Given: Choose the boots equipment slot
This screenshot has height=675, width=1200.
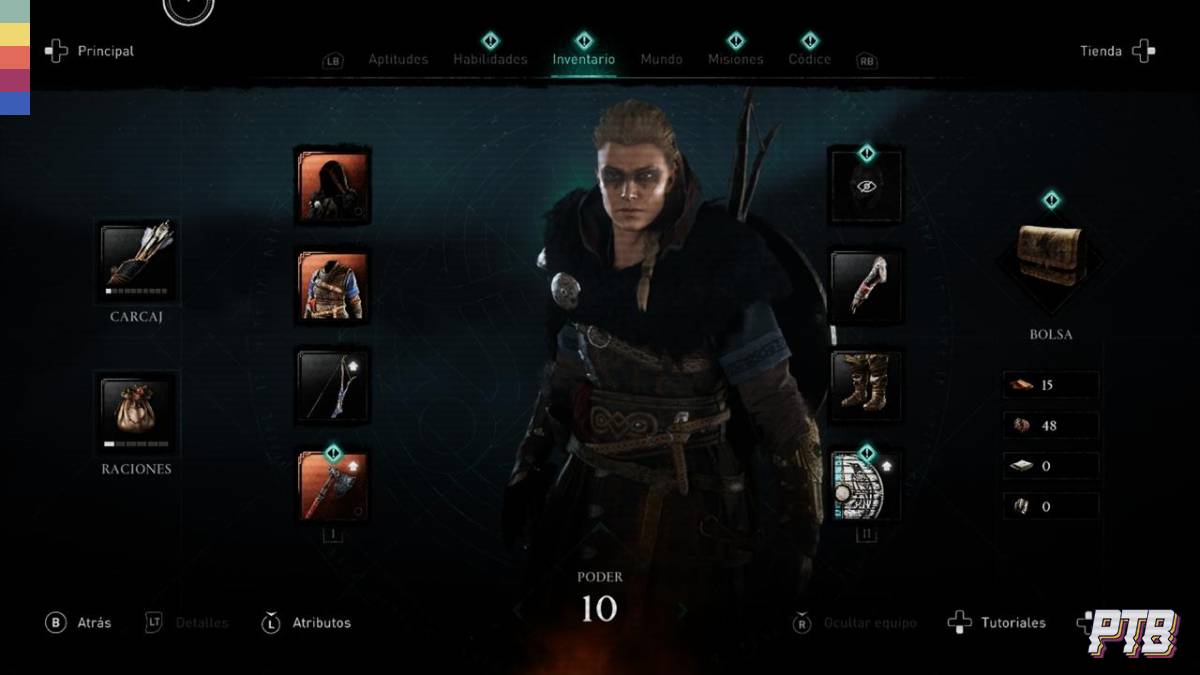Looking at the screenshot, I should [x=866, y=386].
